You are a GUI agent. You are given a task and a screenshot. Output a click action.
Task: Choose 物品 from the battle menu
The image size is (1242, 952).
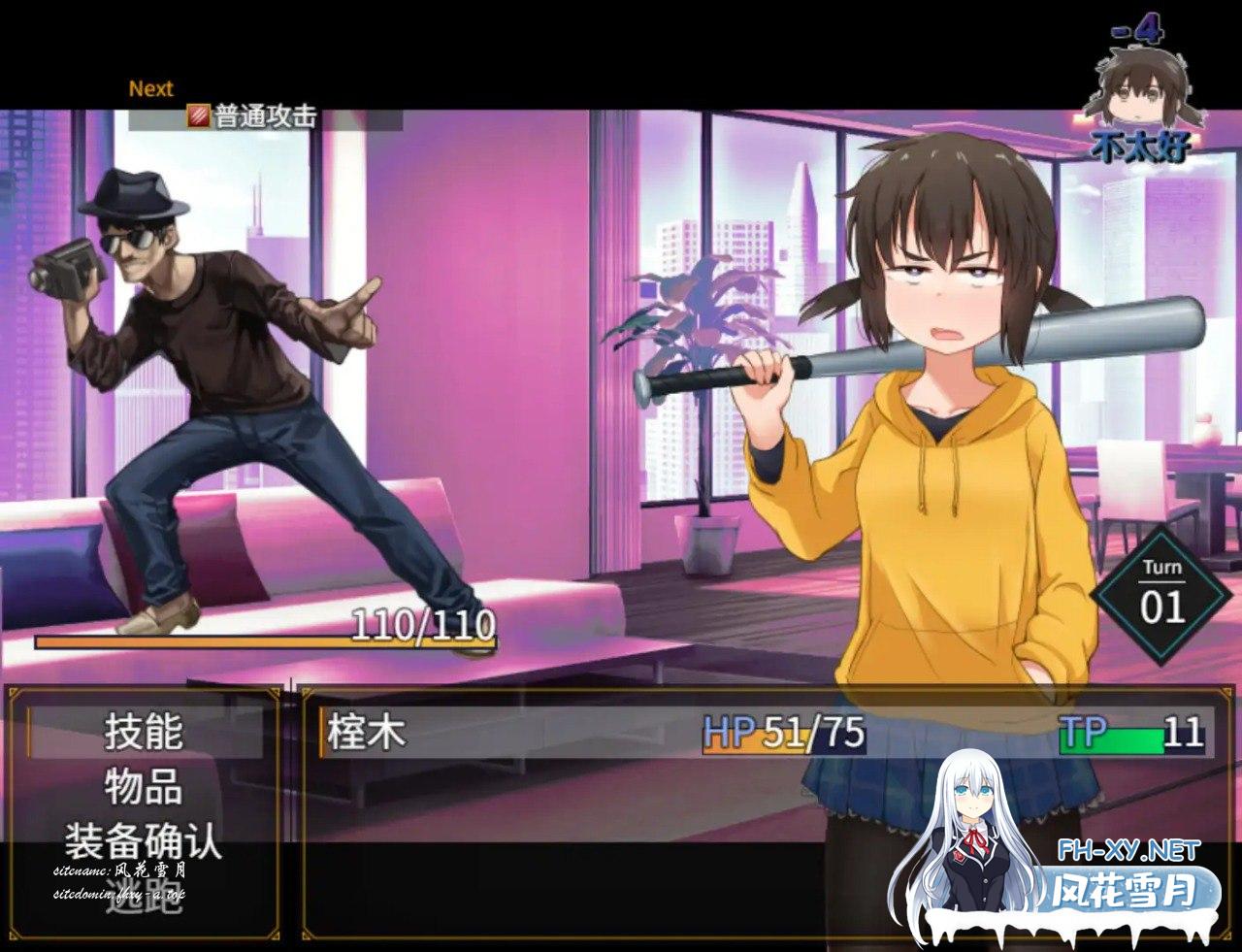[x=144, y=787]
